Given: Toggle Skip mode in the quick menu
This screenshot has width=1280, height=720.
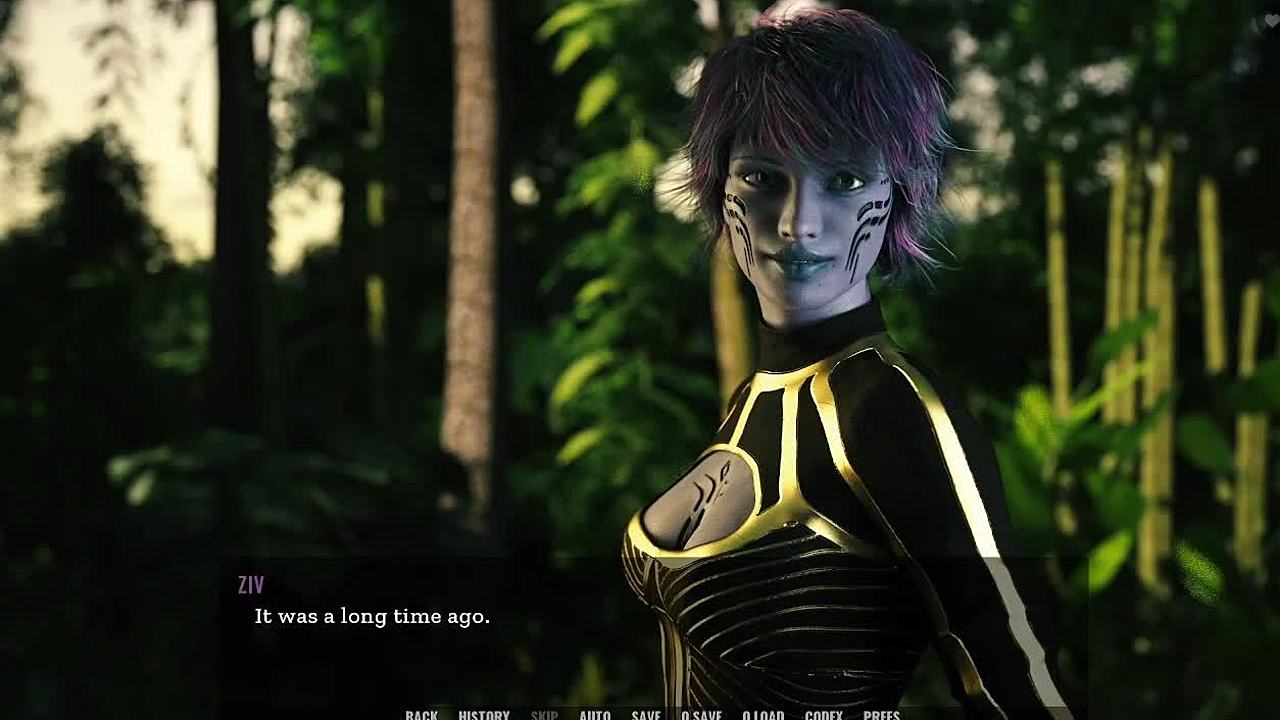Looking at the screenshot, I should pos(545,714).
